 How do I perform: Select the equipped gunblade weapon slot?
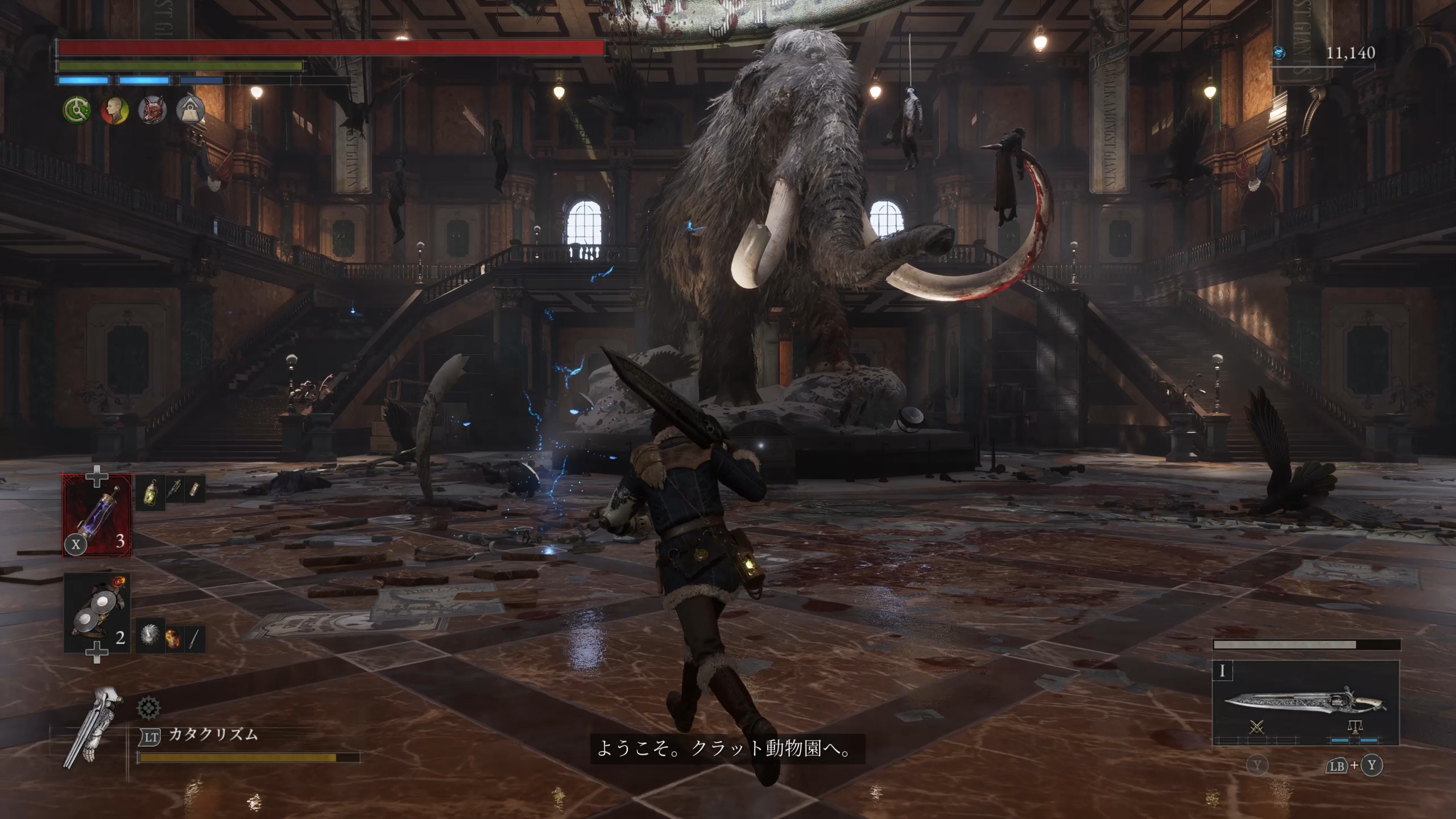pyautogui.click(x=1305, y=701)
